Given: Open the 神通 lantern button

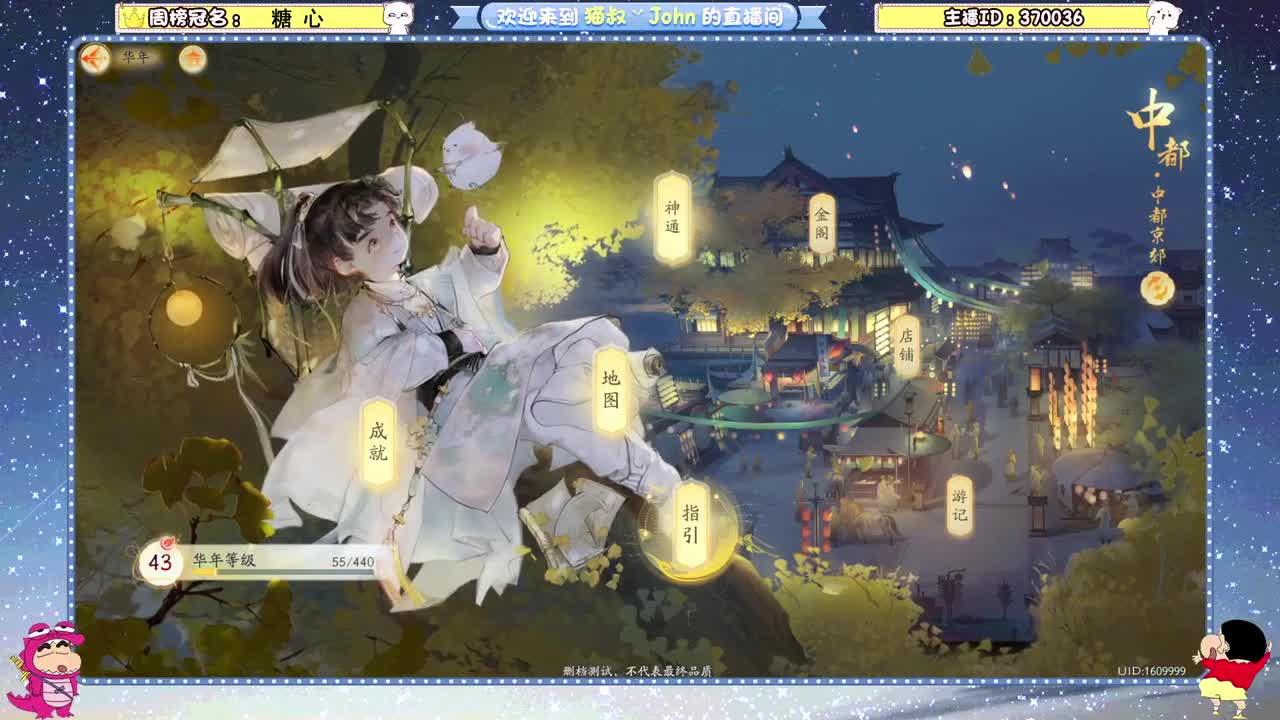Looking at the screenshot, I should point(672,214).
